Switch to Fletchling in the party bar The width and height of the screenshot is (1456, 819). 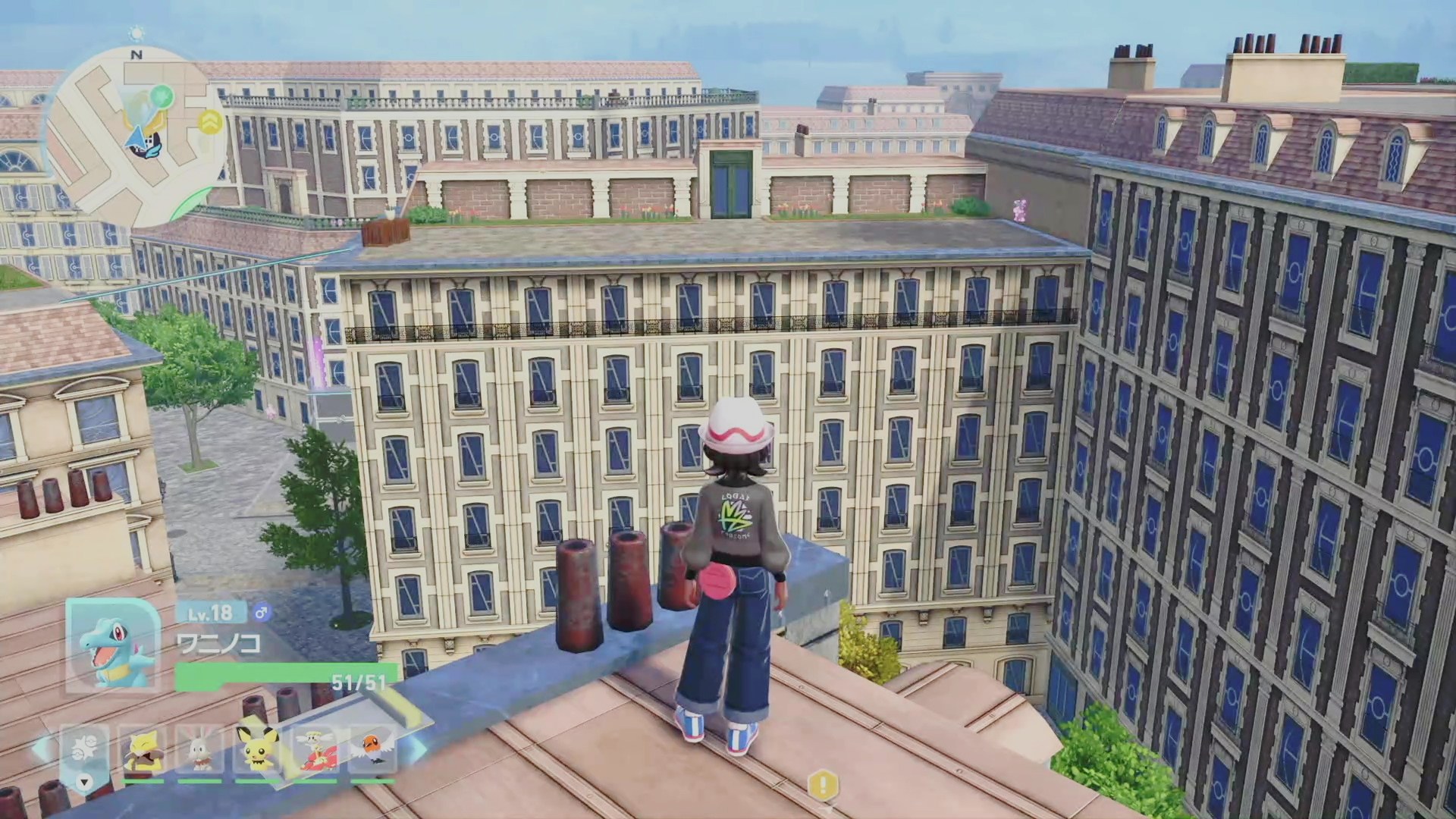(372, 751)
